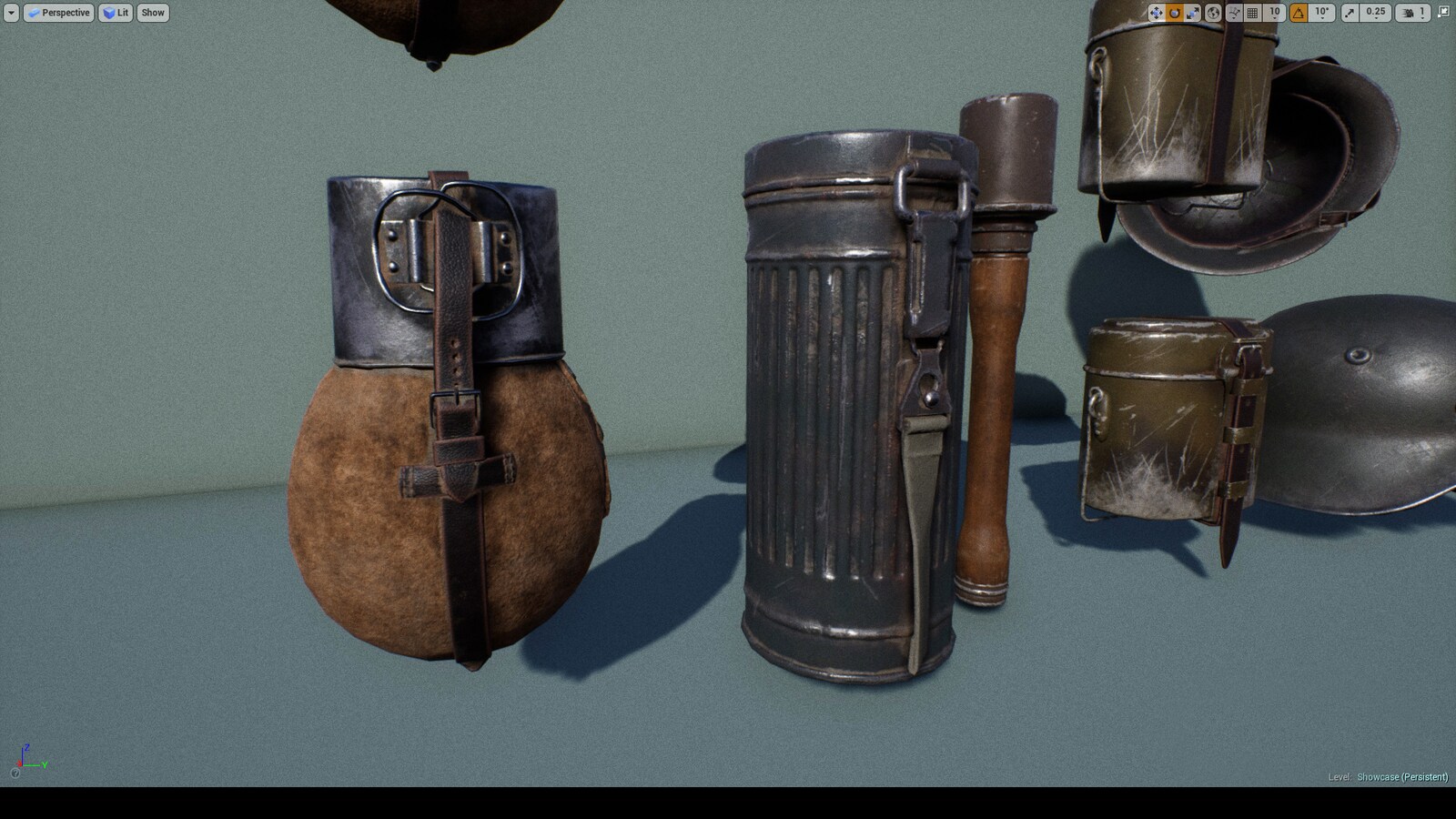Select the Scale tool
This screenshot has width=1456, height=819.
pyautogui.click(x=1194, y=12)
